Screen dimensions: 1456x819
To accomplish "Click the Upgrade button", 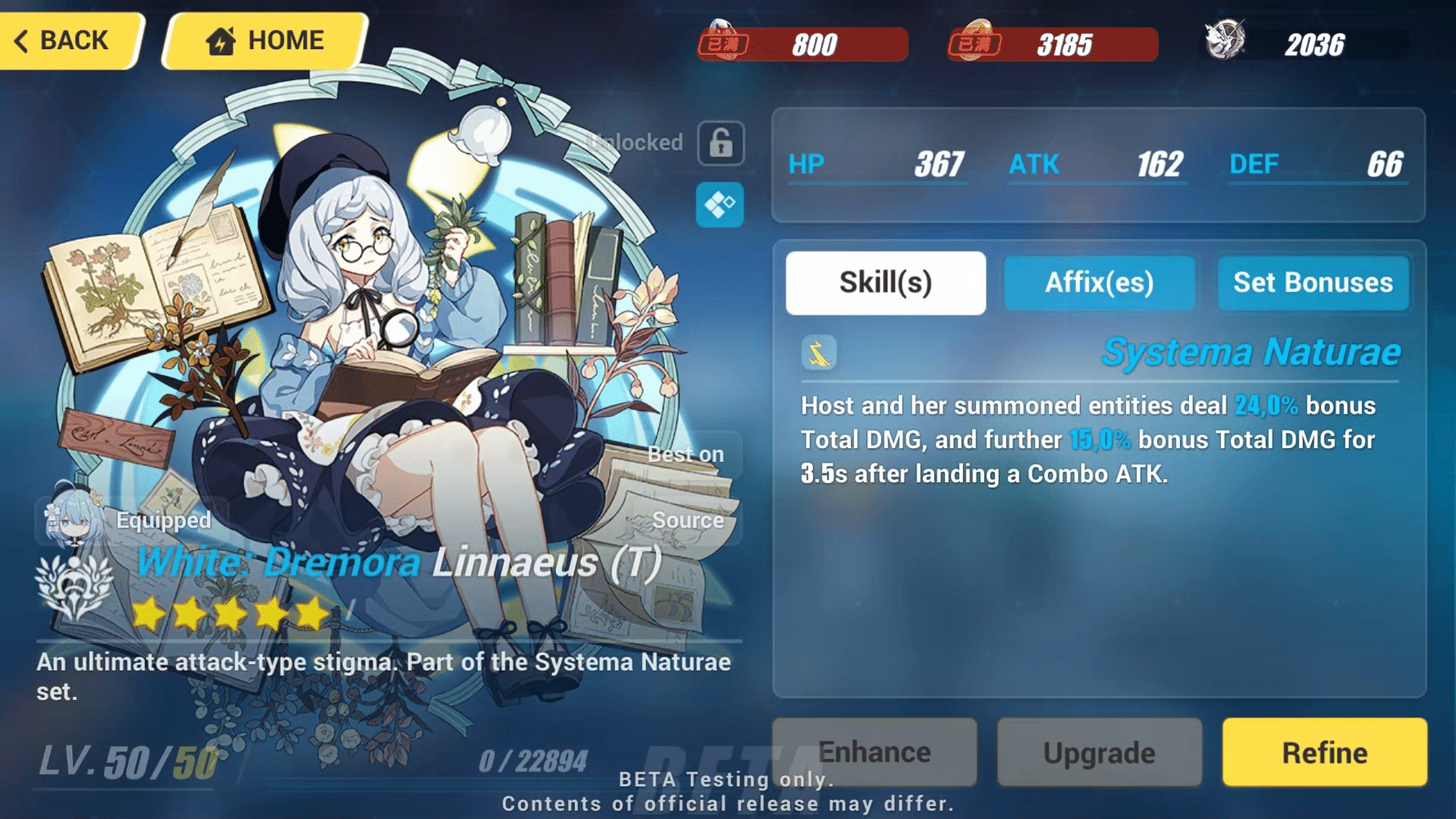I will click(x=1099, y=752).
